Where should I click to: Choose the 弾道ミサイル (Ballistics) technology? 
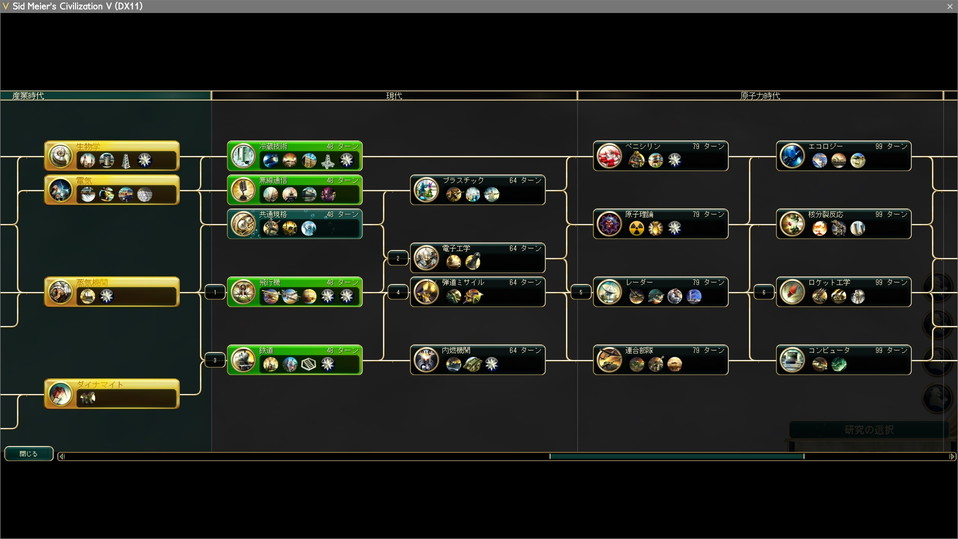478,291
